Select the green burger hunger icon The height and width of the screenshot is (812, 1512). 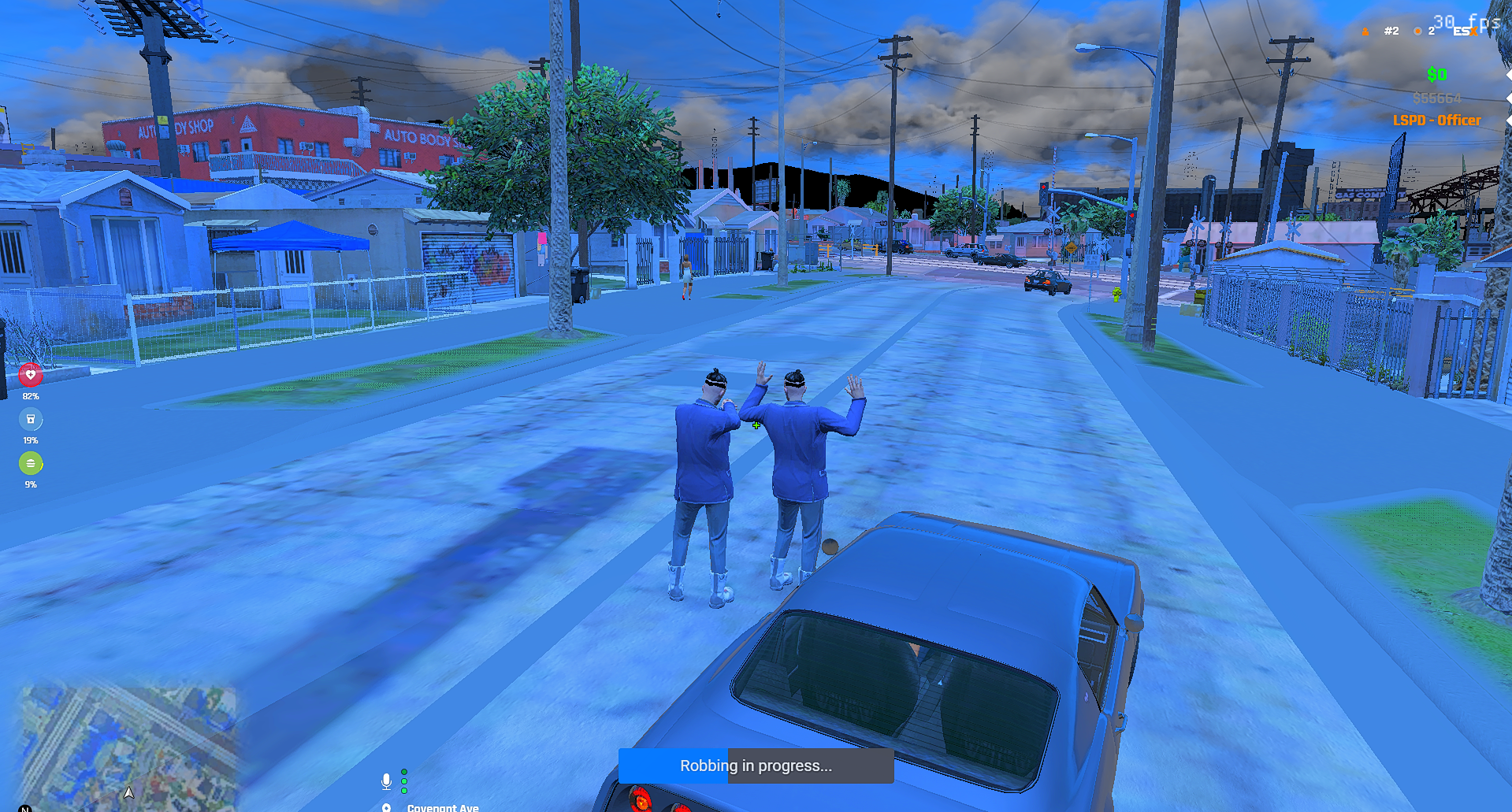(31, 463)
